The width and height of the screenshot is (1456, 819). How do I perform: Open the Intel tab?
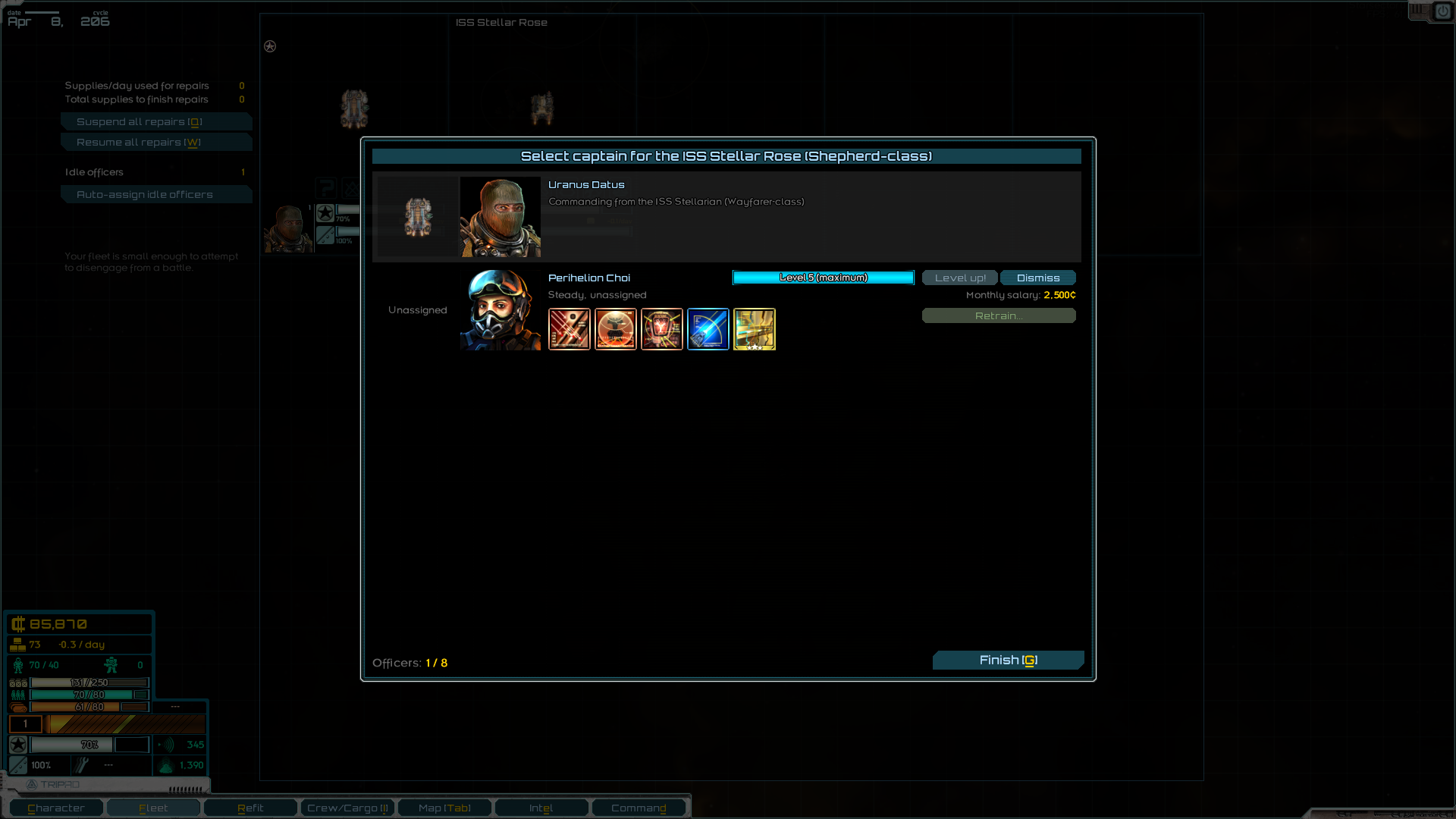click(541, 807)
